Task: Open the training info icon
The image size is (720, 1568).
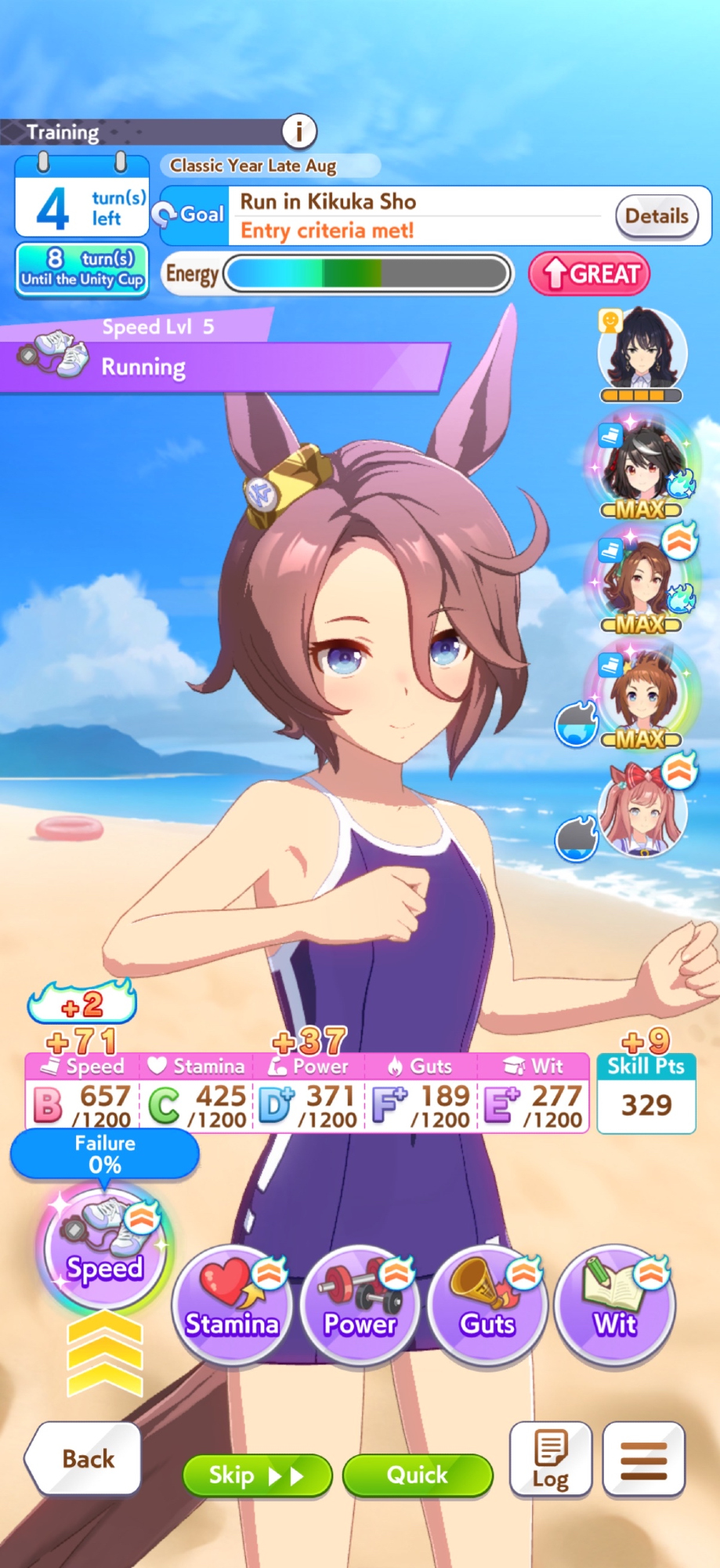Action: tap(299, 131)
